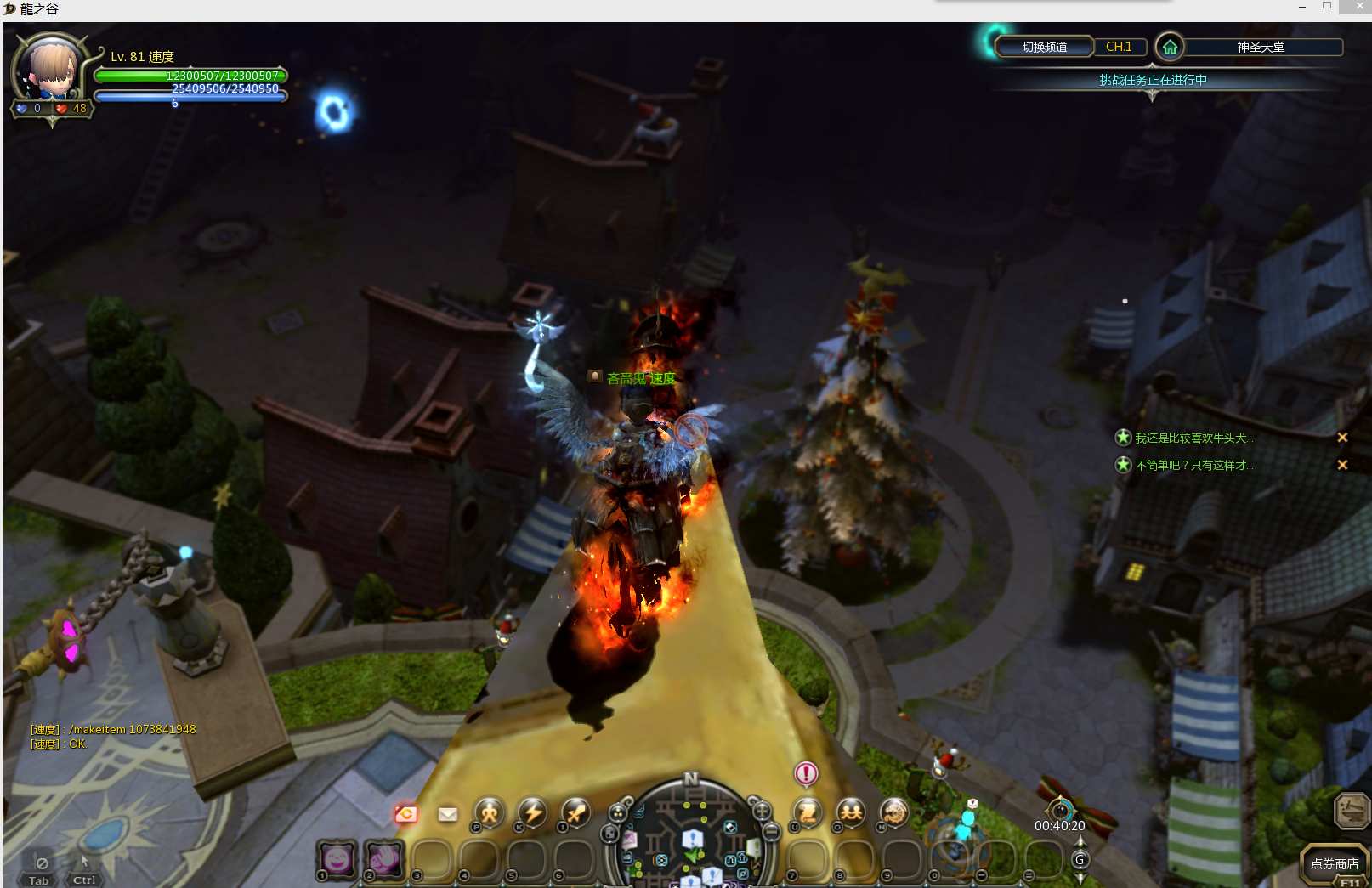Close the 不简单吧 quest tracker entry

coord(1342,465)
